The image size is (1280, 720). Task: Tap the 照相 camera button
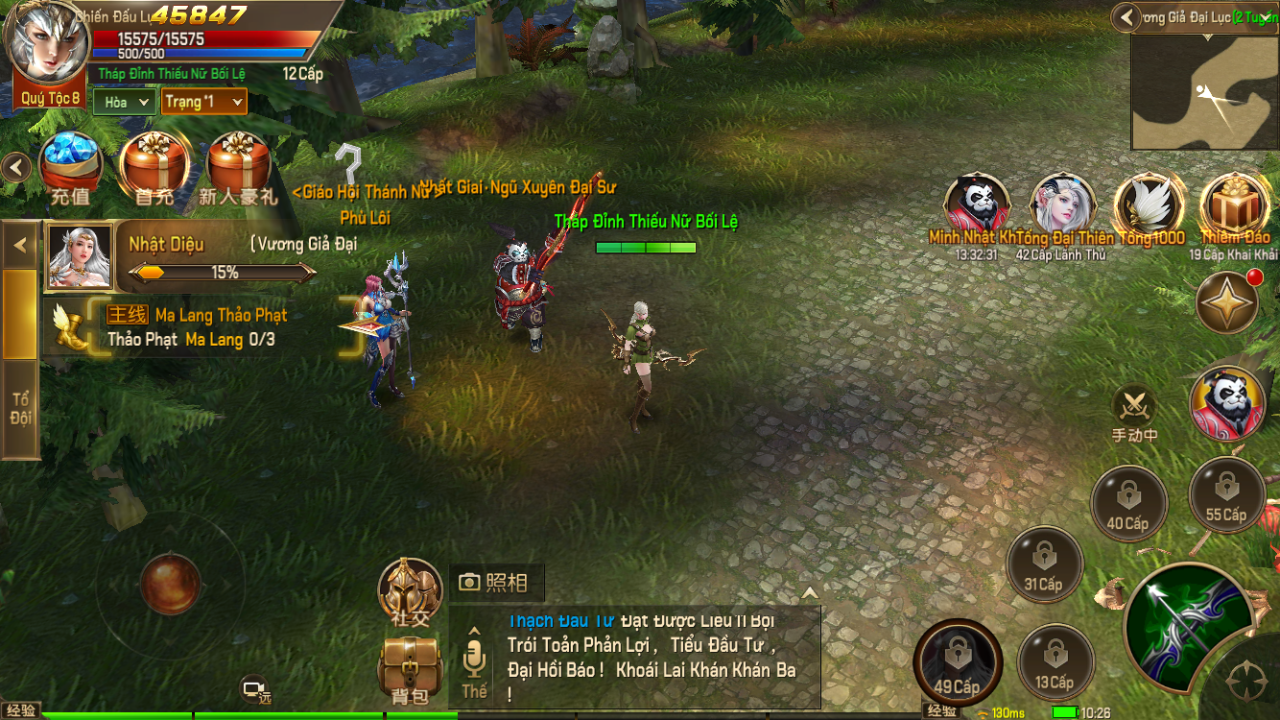495,582
